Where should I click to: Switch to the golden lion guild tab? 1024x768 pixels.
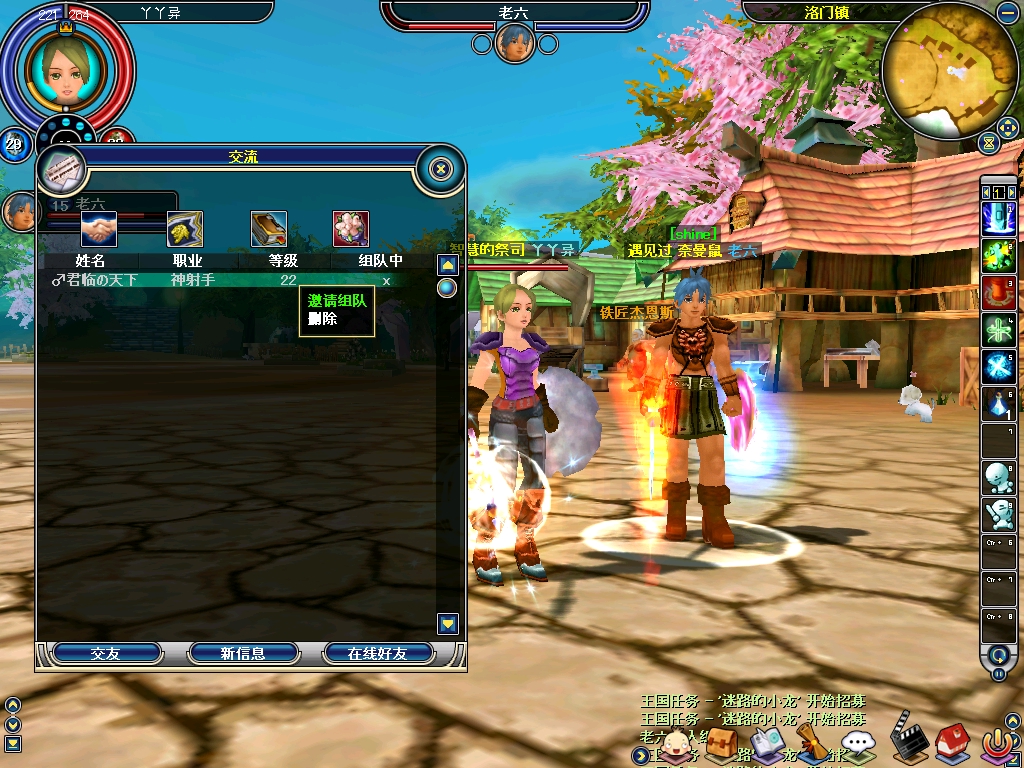(184, 229)
